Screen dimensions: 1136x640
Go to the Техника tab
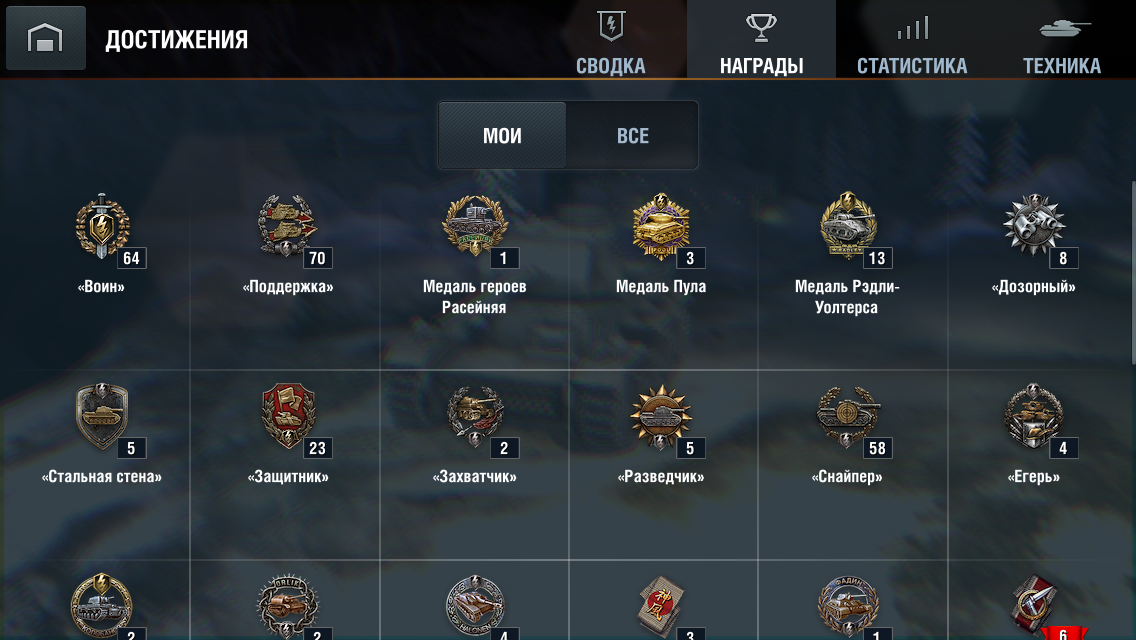coord(1061,41)
